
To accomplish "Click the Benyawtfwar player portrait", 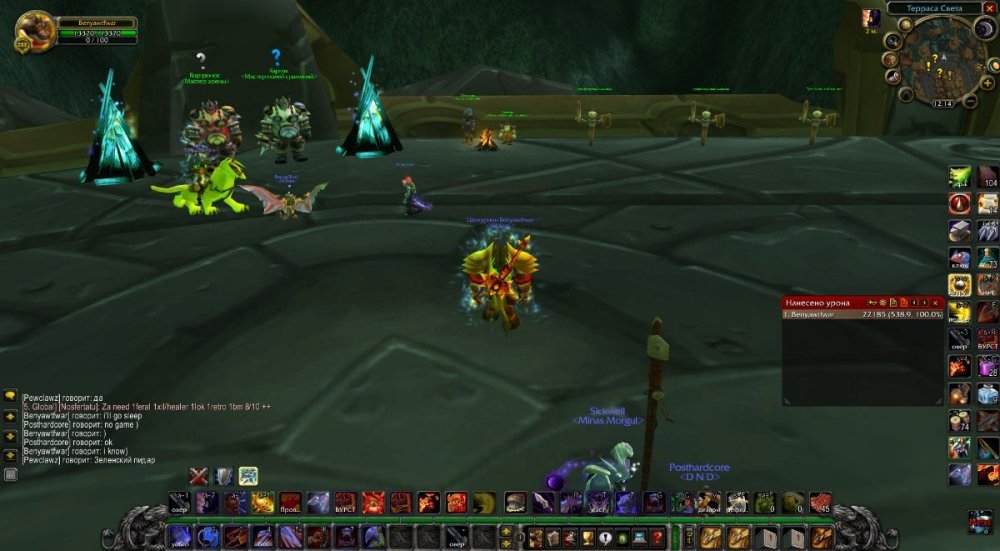I will 36,30.
